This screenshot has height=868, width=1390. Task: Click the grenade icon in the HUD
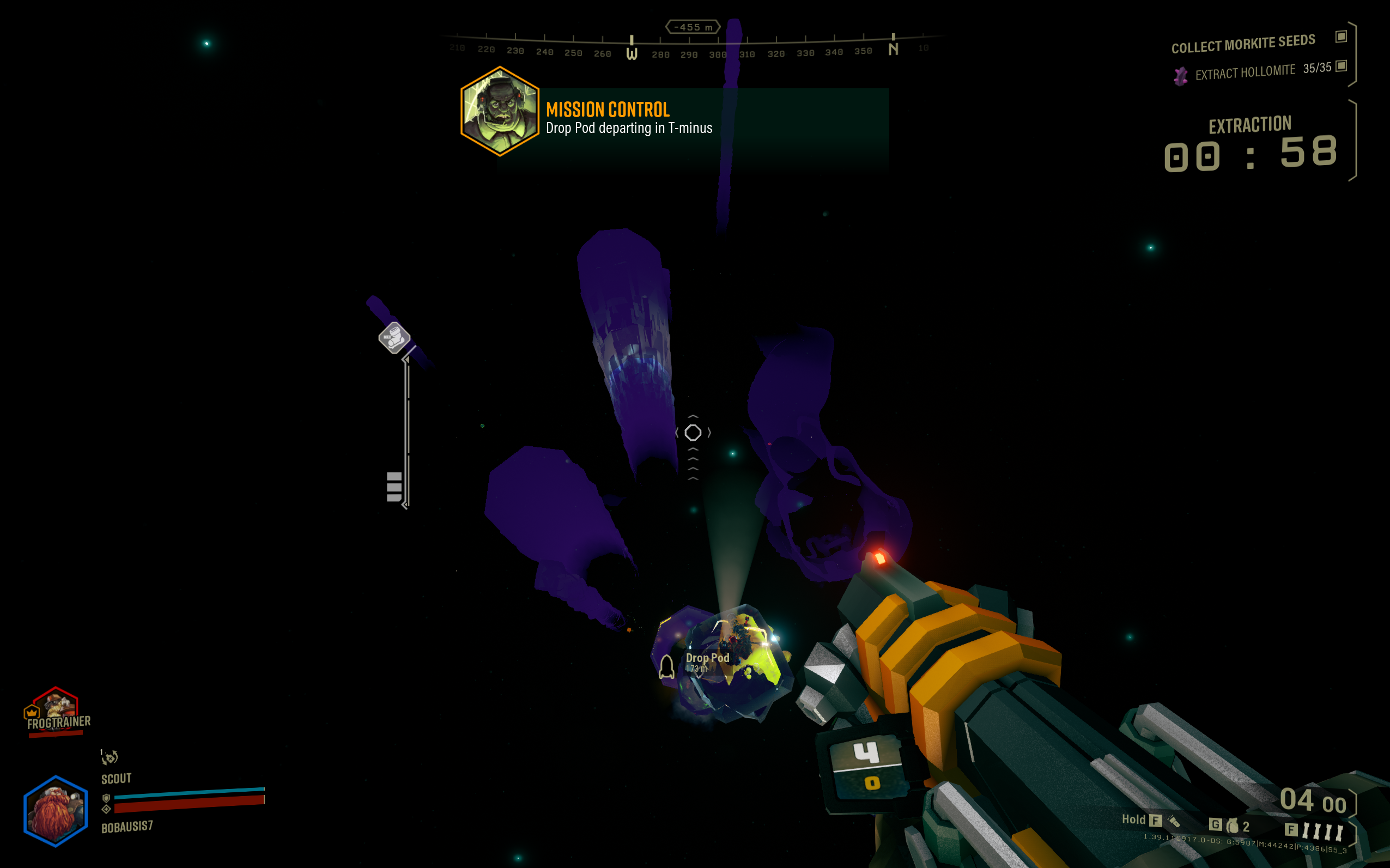(1231, 827)
